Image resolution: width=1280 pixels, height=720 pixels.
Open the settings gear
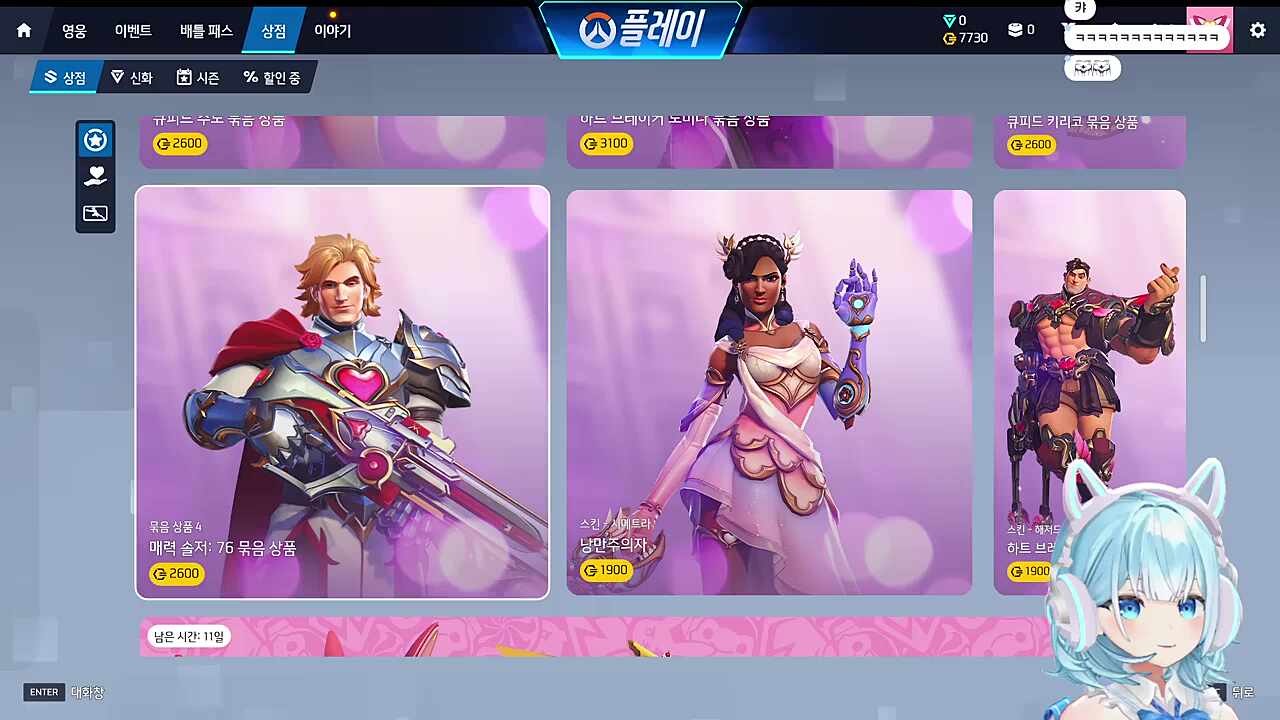[x=1257, y=30]
